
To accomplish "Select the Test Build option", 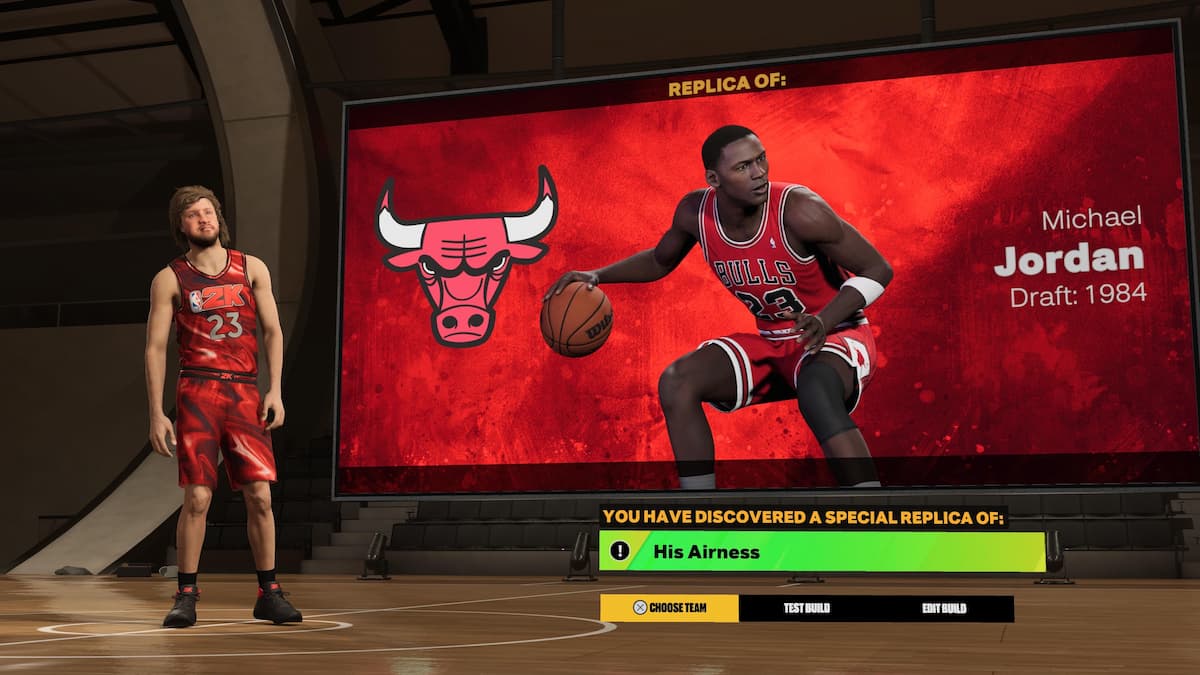I will coord(806,608).
